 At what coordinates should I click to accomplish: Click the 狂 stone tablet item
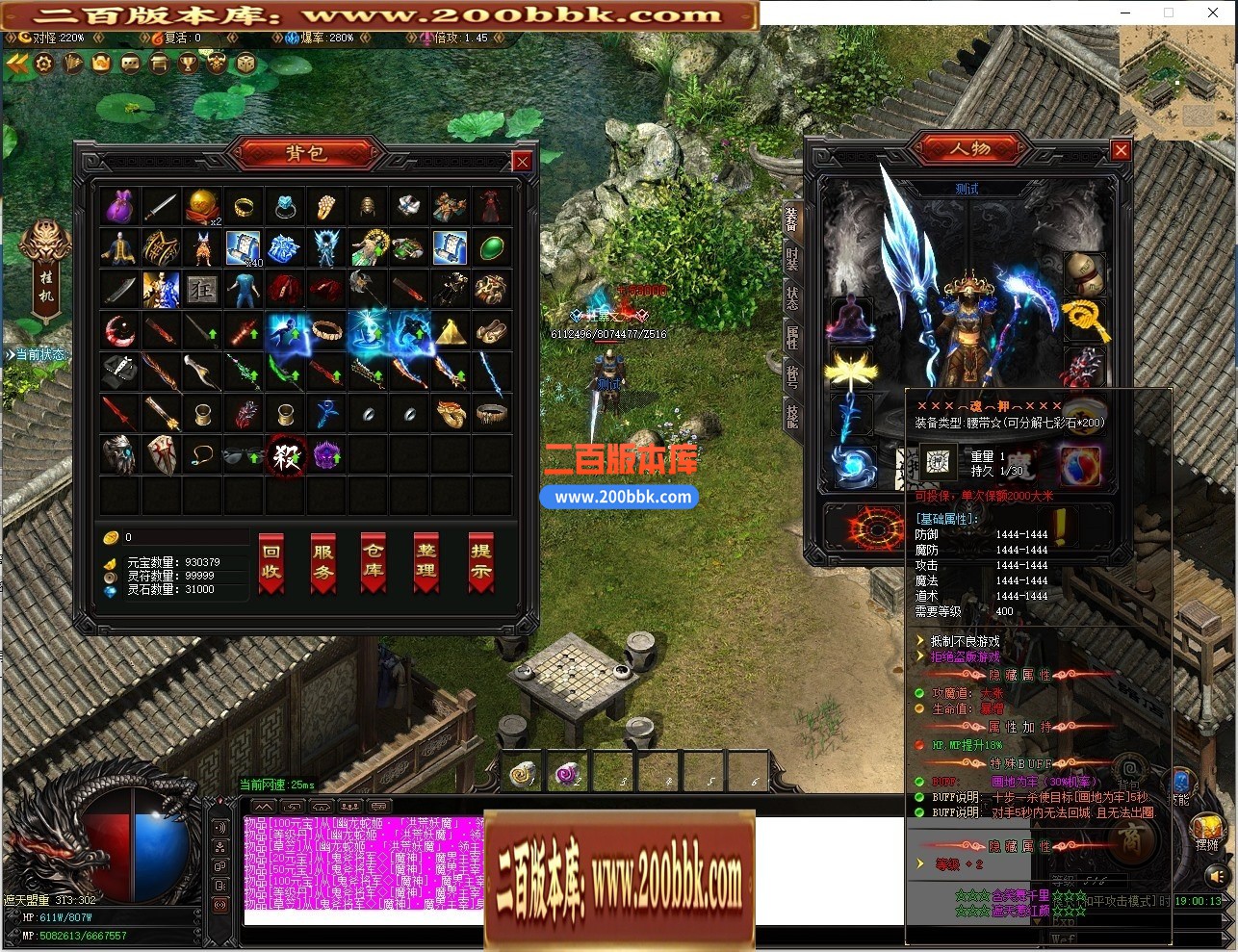point(201,289)
